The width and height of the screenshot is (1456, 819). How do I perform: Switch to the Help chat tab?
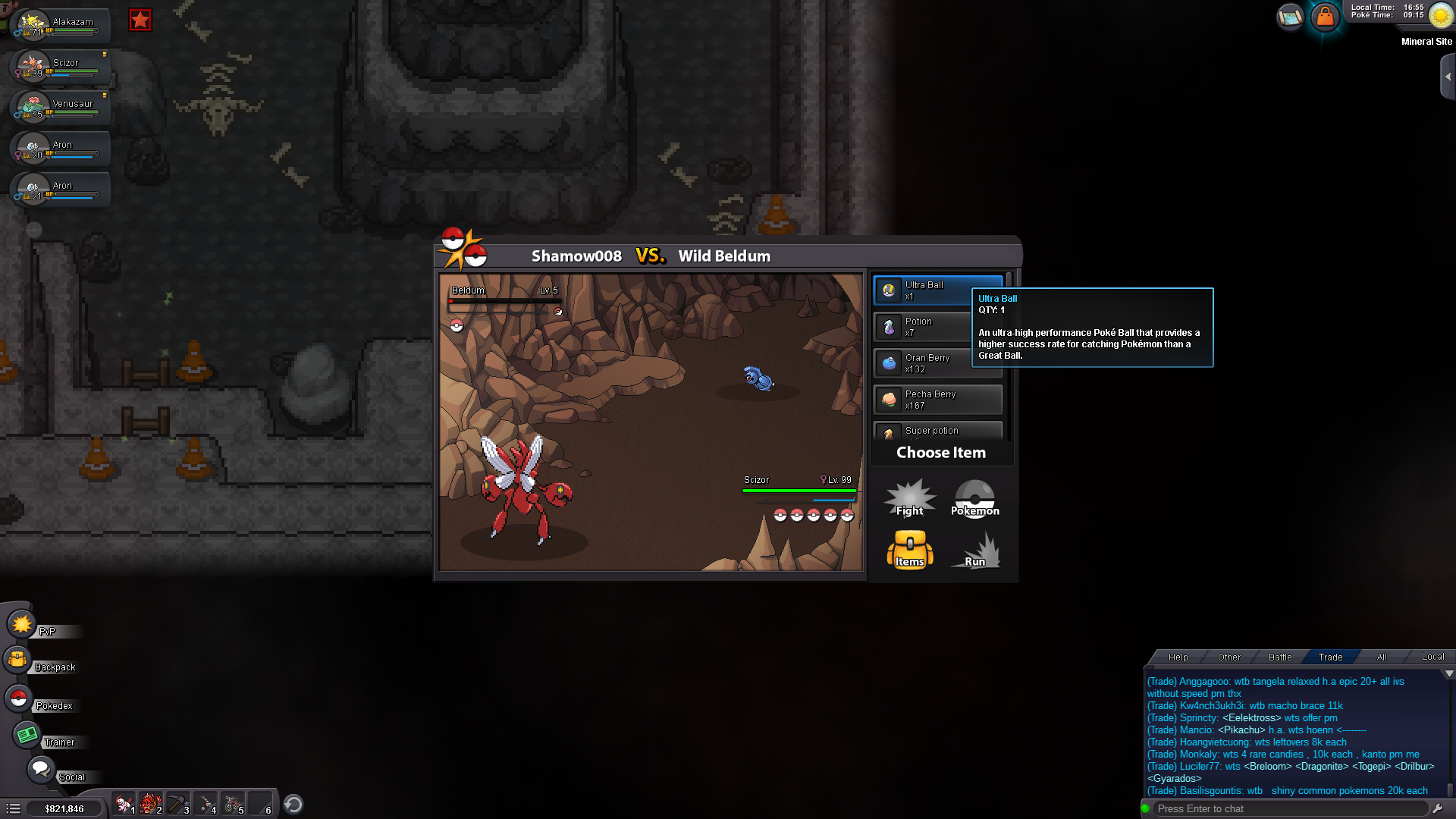1178,657
